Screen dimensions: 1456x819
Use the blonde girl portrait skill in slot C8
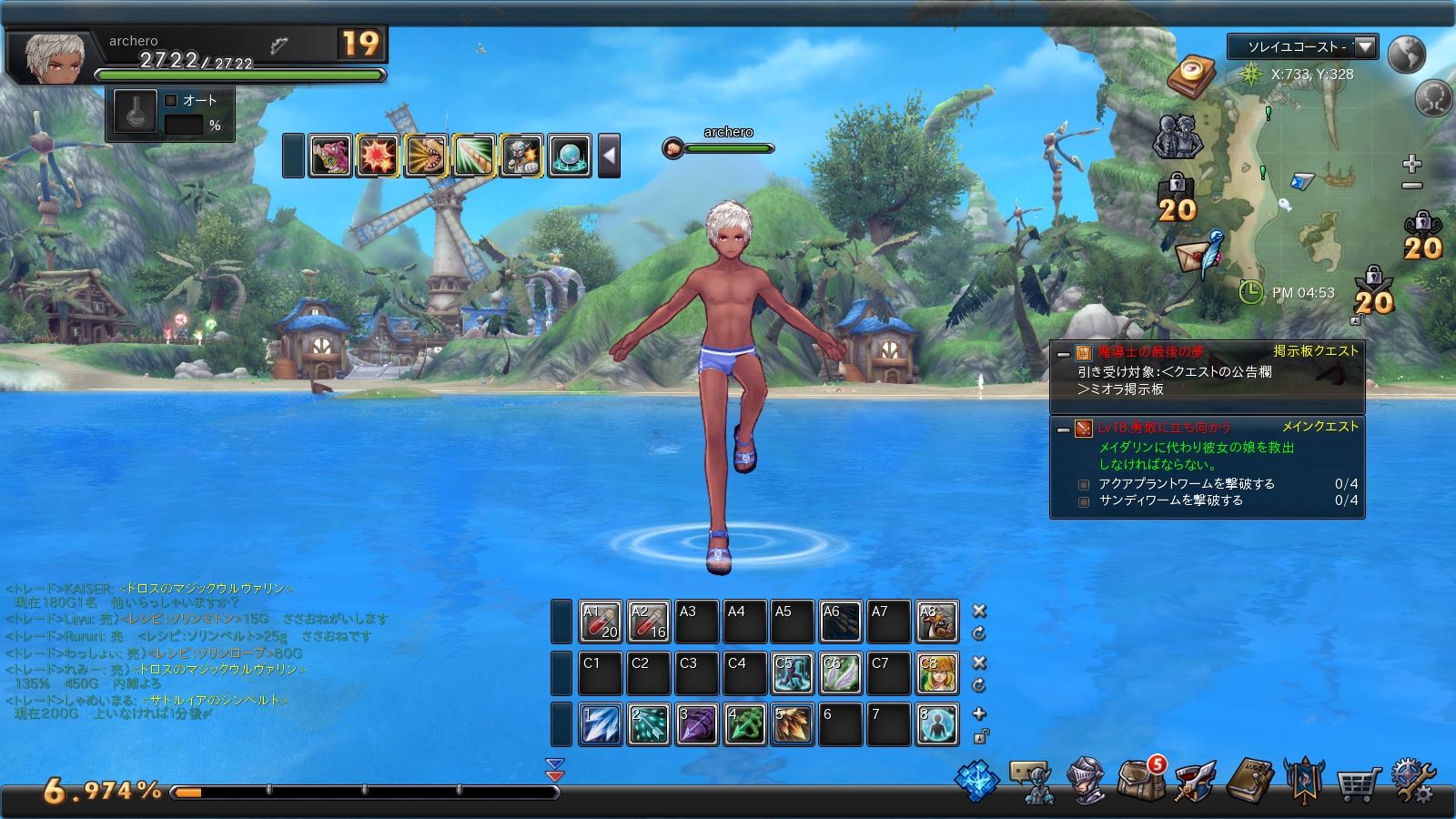(x=936, y=674)
